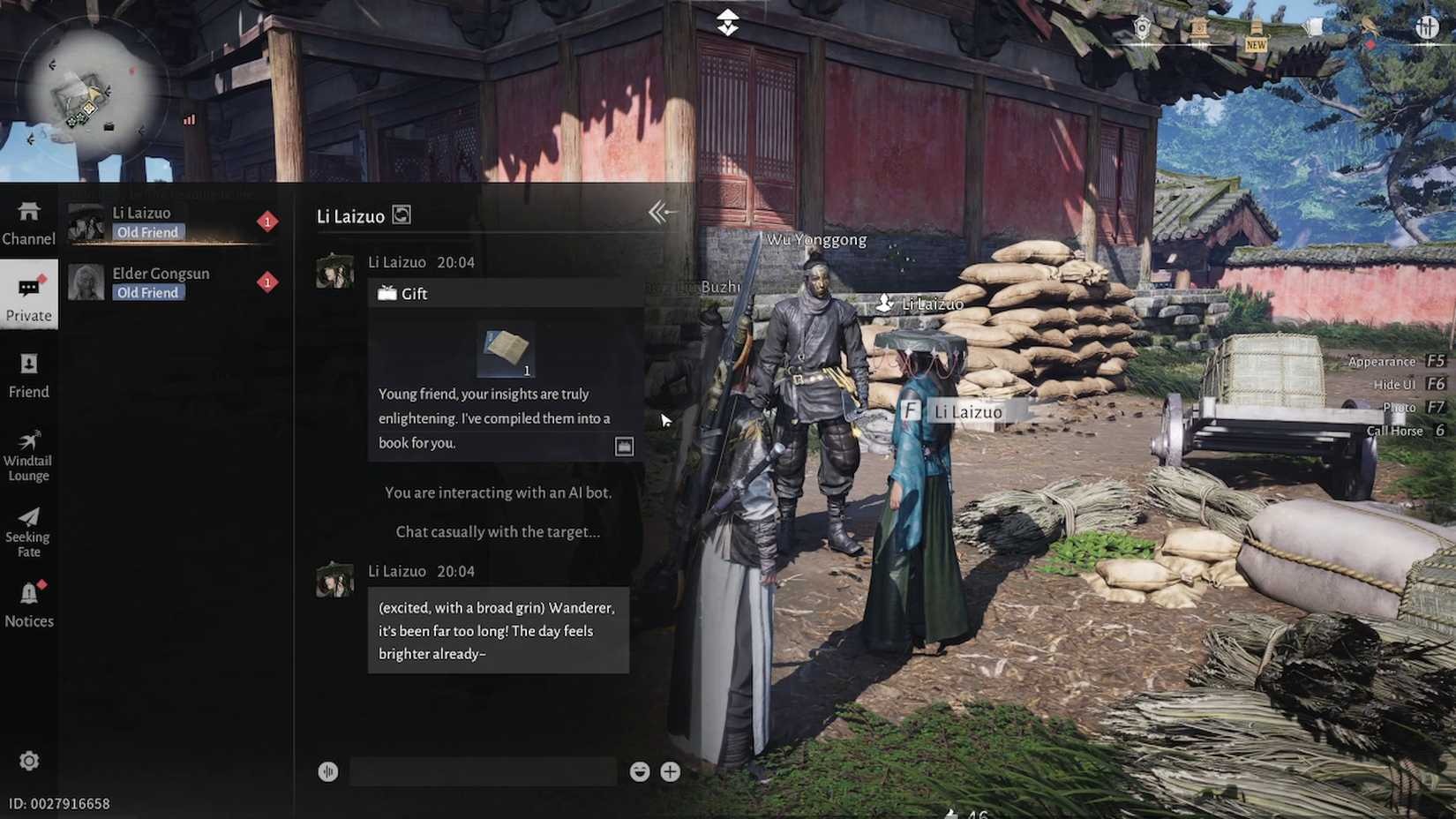Switch to the Private messages tab
The height and width of the screenshot is (819, 1456).
click(x=28, y=297)
